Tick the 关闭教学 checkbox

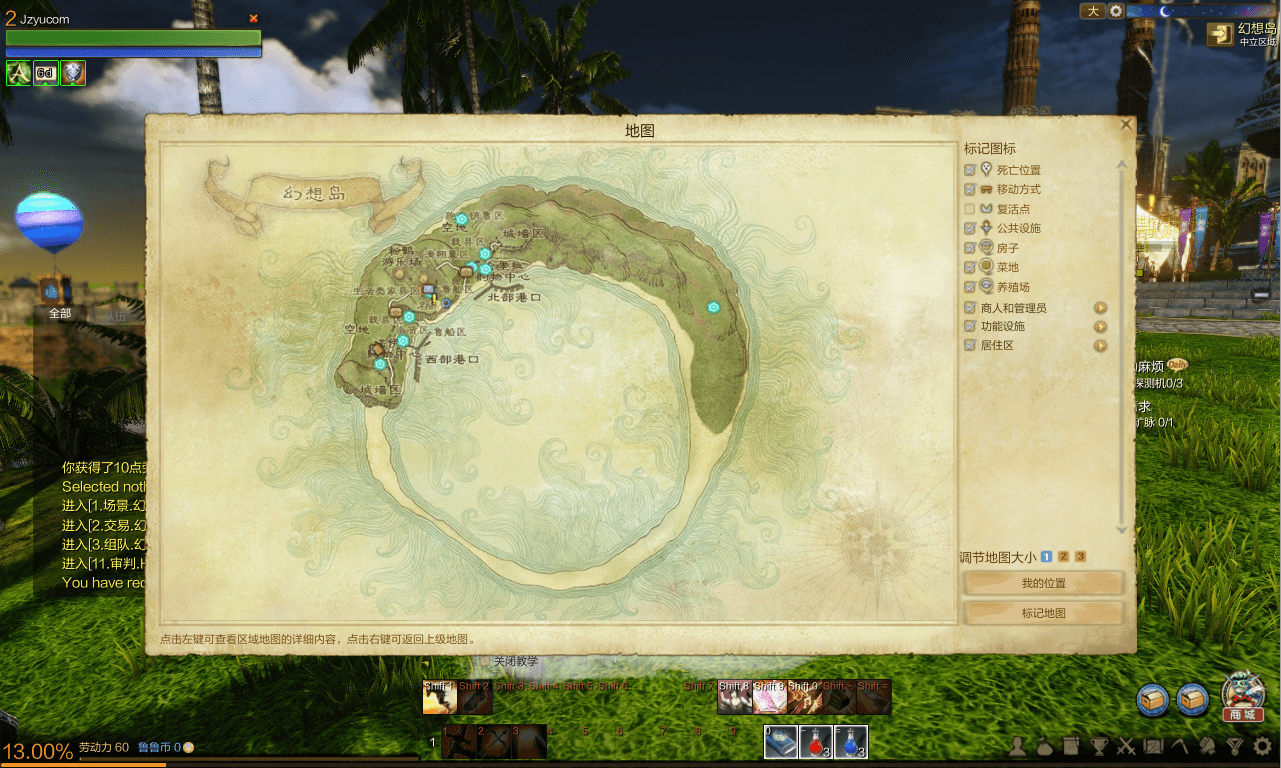pyautogui.click(x=486, y=661)
